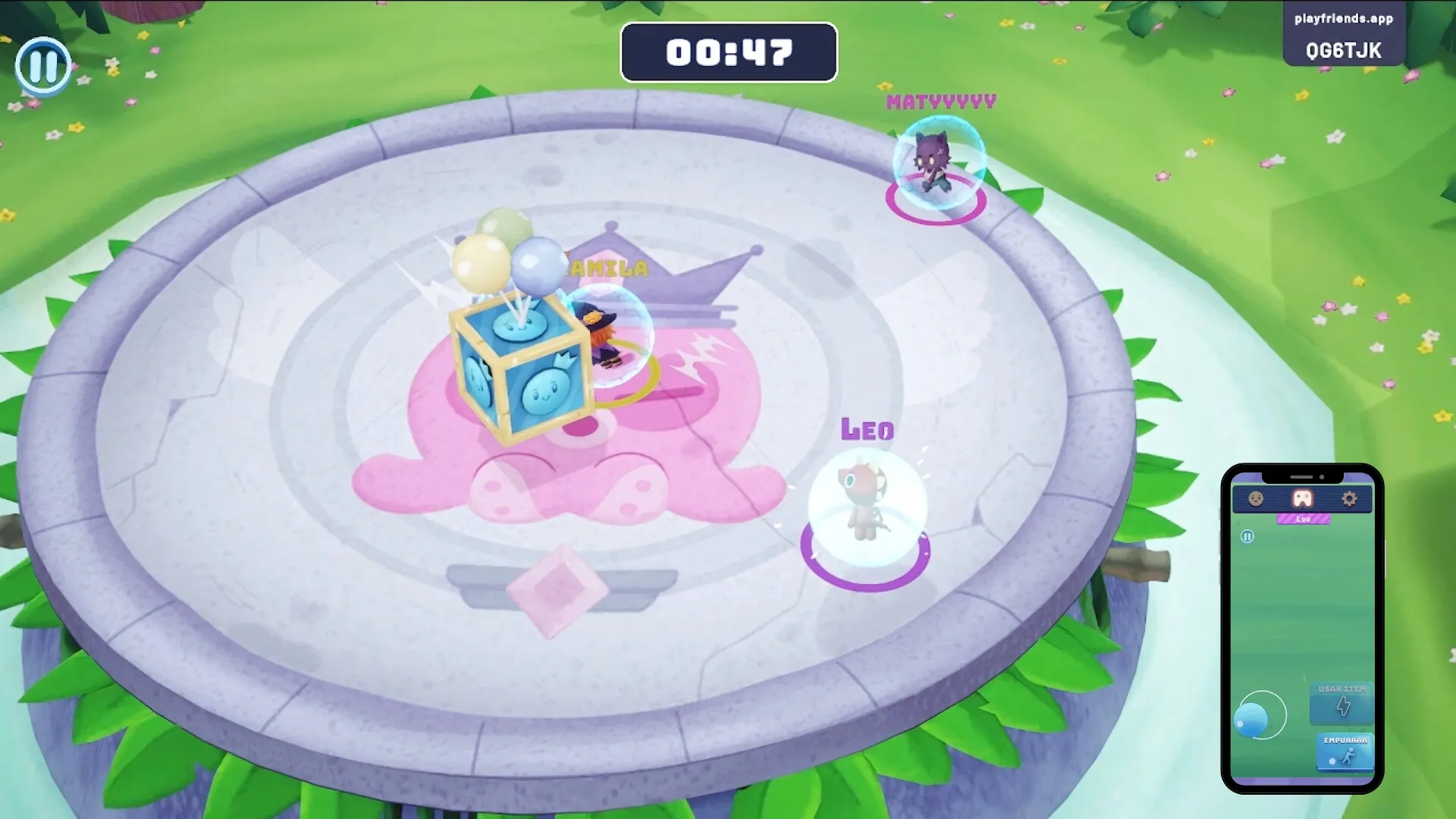Screen dimensions: 1456x819
Task: Select the gamepad controller tab on phone
Action: [x=1302, y=499]
